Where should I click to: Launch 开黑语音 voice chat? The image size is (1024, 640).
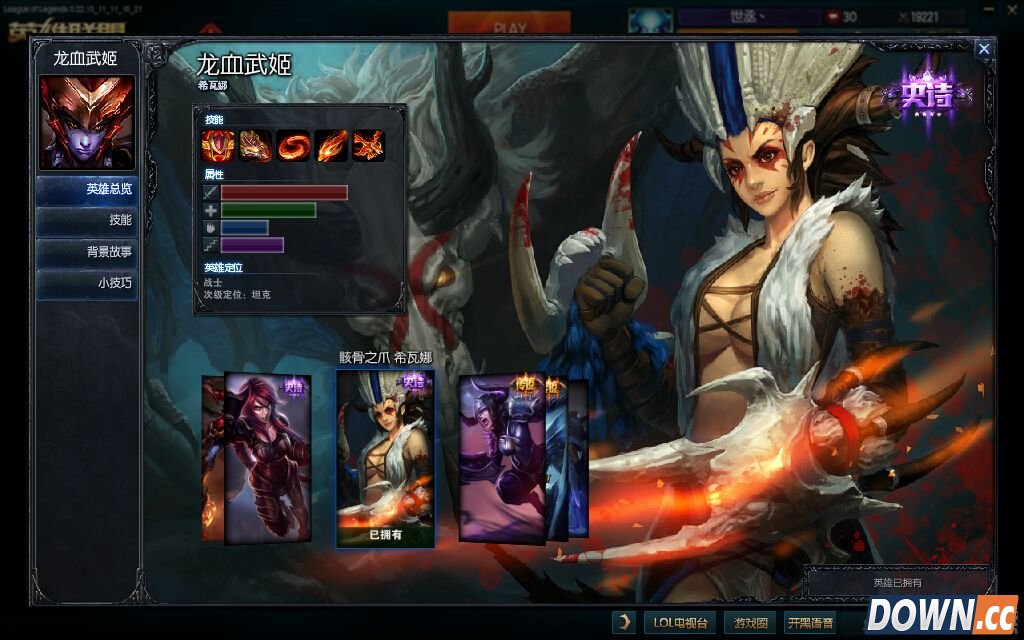tap(811, 622)
